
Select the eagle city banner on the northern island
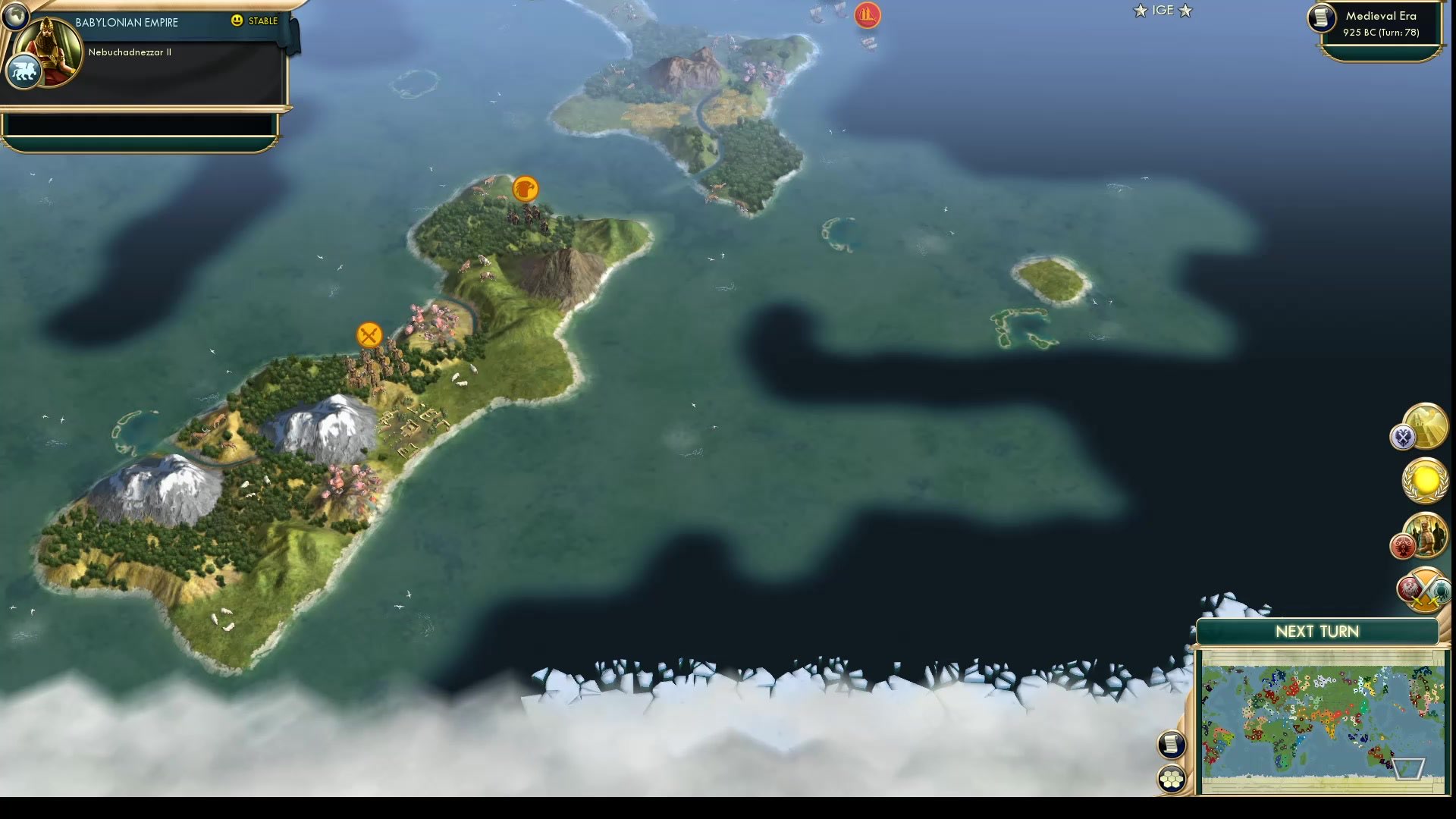click(x=526, y=190)
